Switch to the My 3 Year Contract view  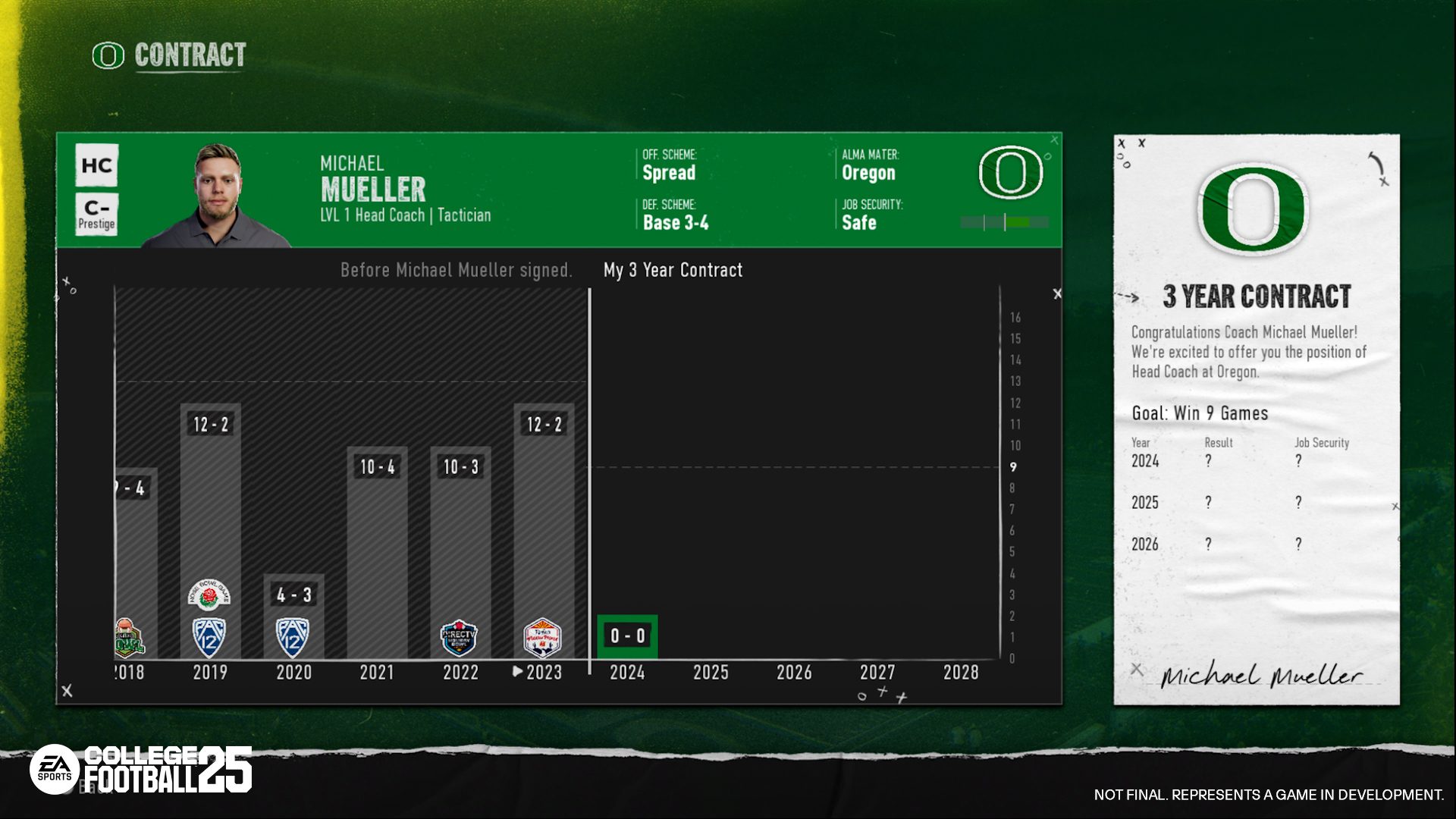pos(671,270)
